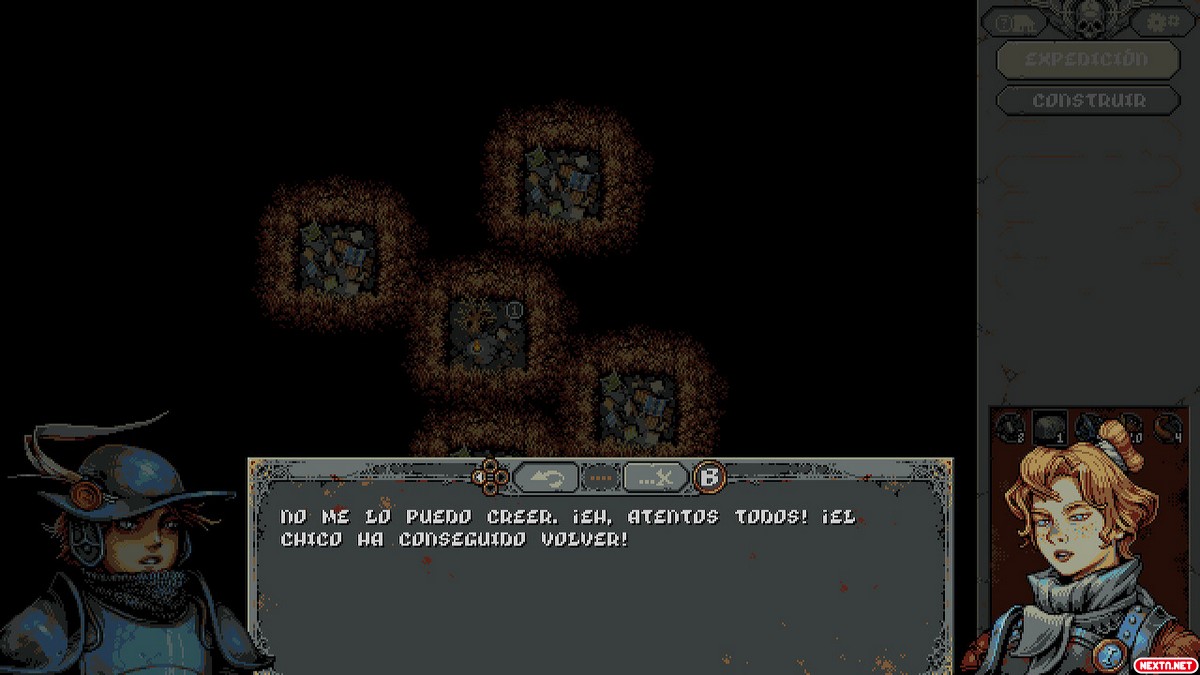
Task: Skip the dialogue with the X button
Action: coord(656,478)
